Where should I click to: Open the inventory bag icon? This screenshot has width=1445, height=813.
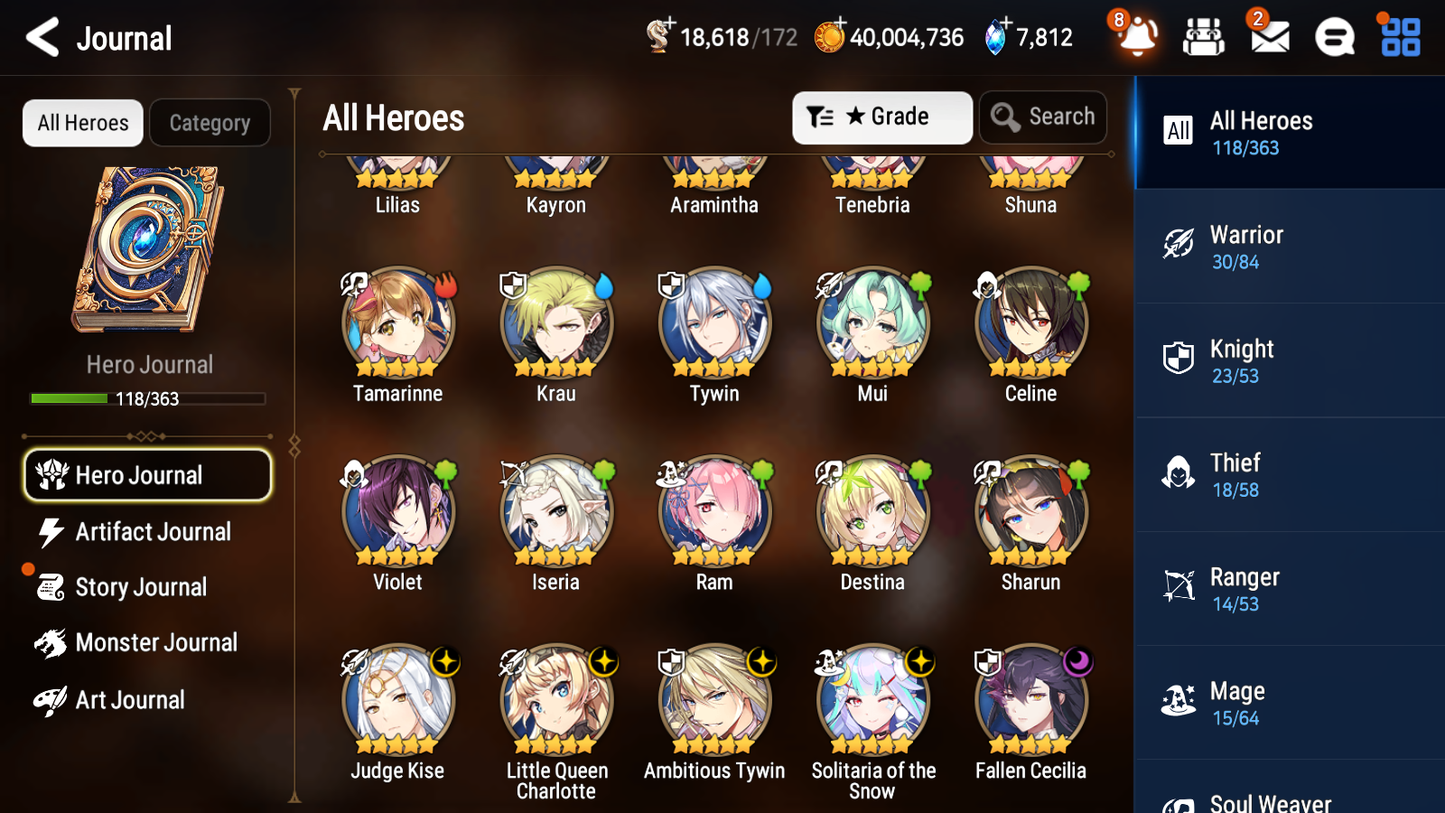[1203, 36]
